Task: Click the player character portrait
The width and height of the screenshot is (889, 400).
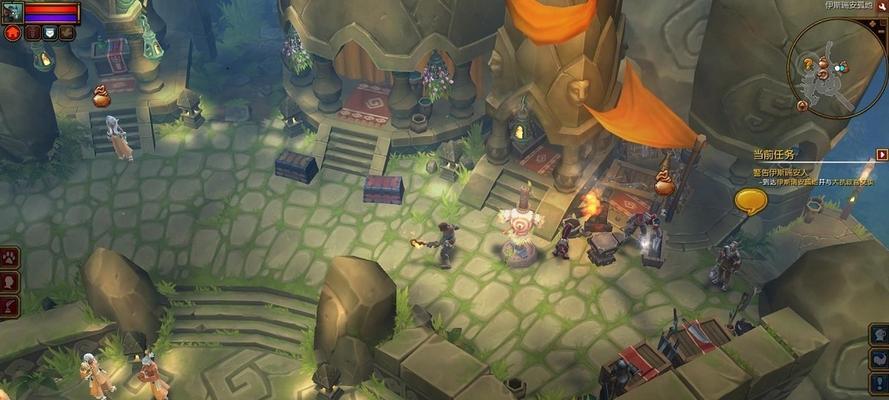Action: (11, 12)
